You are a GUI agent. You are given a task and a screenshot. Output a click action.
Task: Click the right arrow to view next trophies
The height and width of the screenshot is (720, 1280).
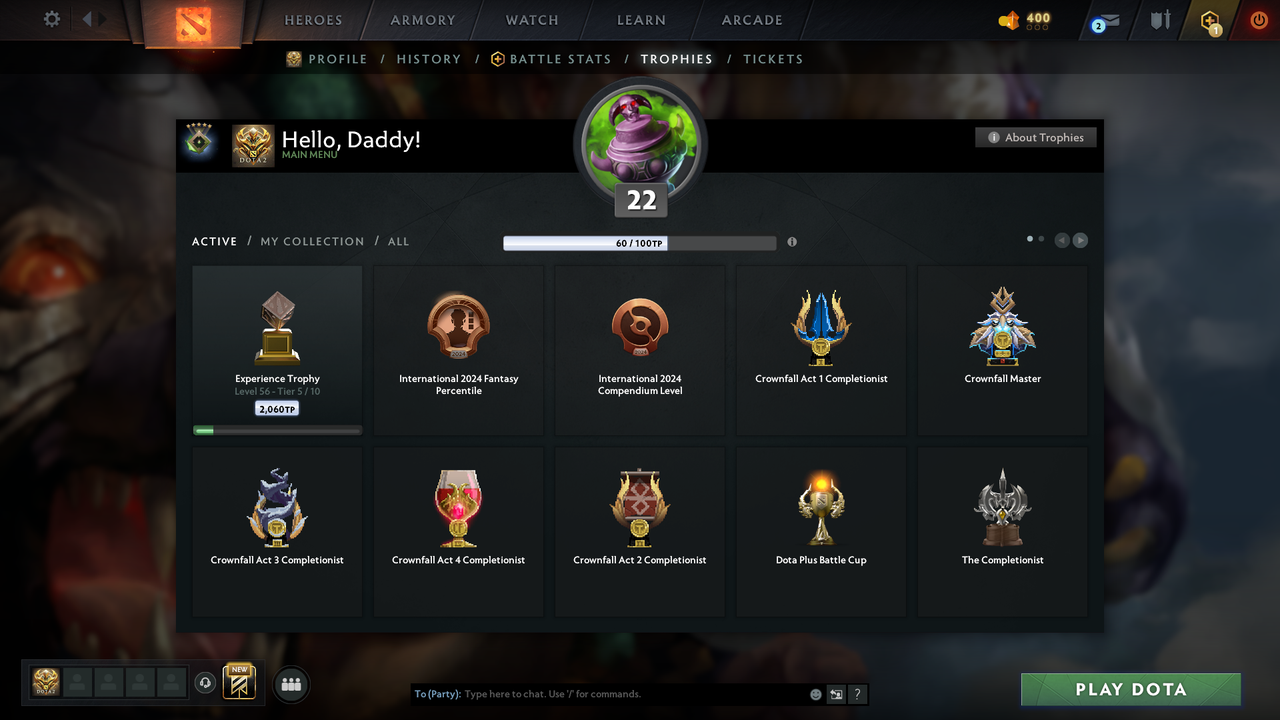[1080, 239]
